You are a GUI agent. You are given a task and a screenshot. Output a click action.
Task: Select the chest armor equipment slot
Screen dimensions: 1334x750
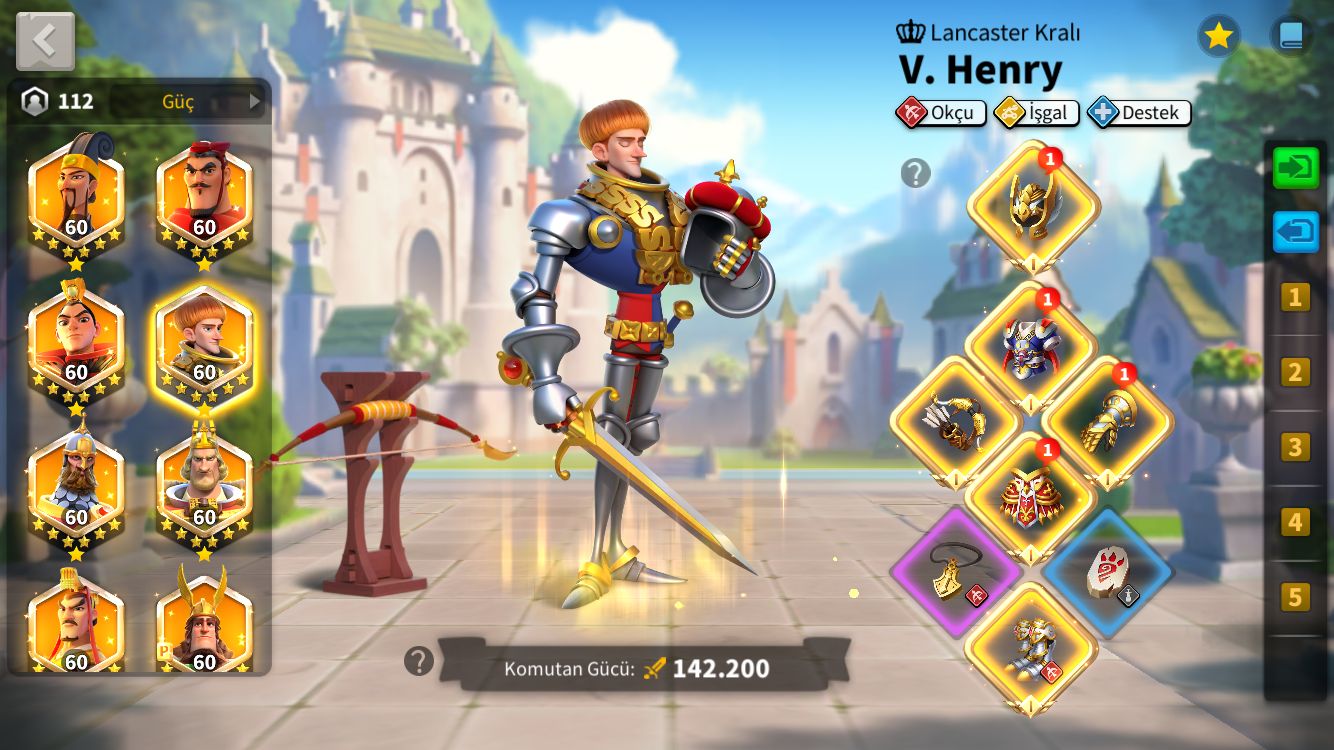click(x=1031, y=346)
